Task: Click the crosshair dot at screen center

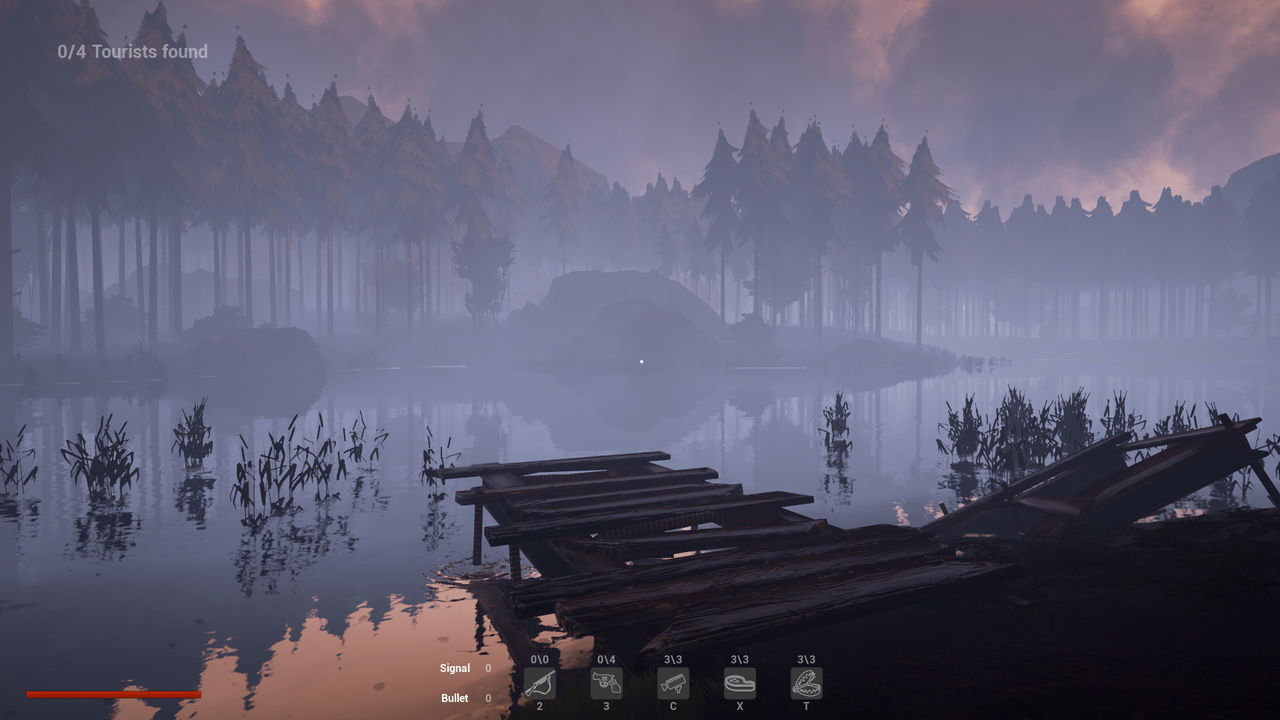Action: [x=640, y=360]
